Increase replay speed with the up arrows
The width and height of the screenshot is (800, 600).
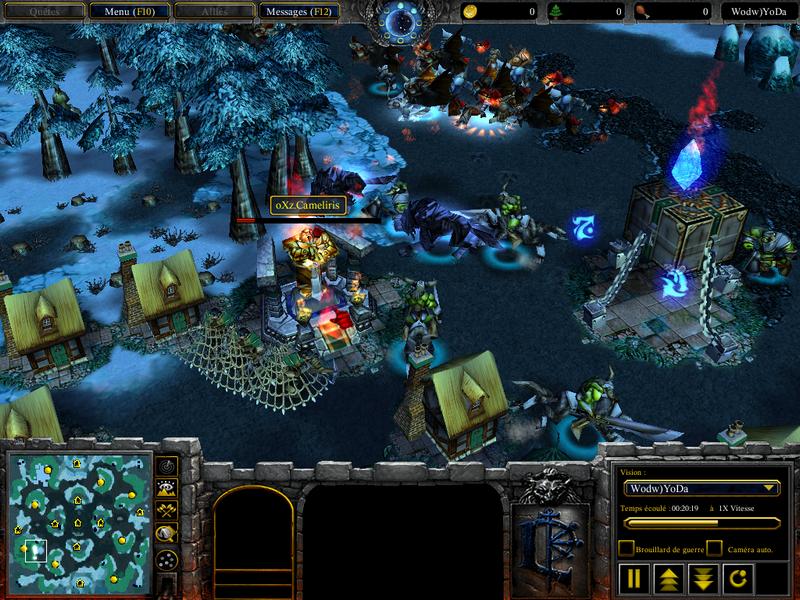[667, 578]
